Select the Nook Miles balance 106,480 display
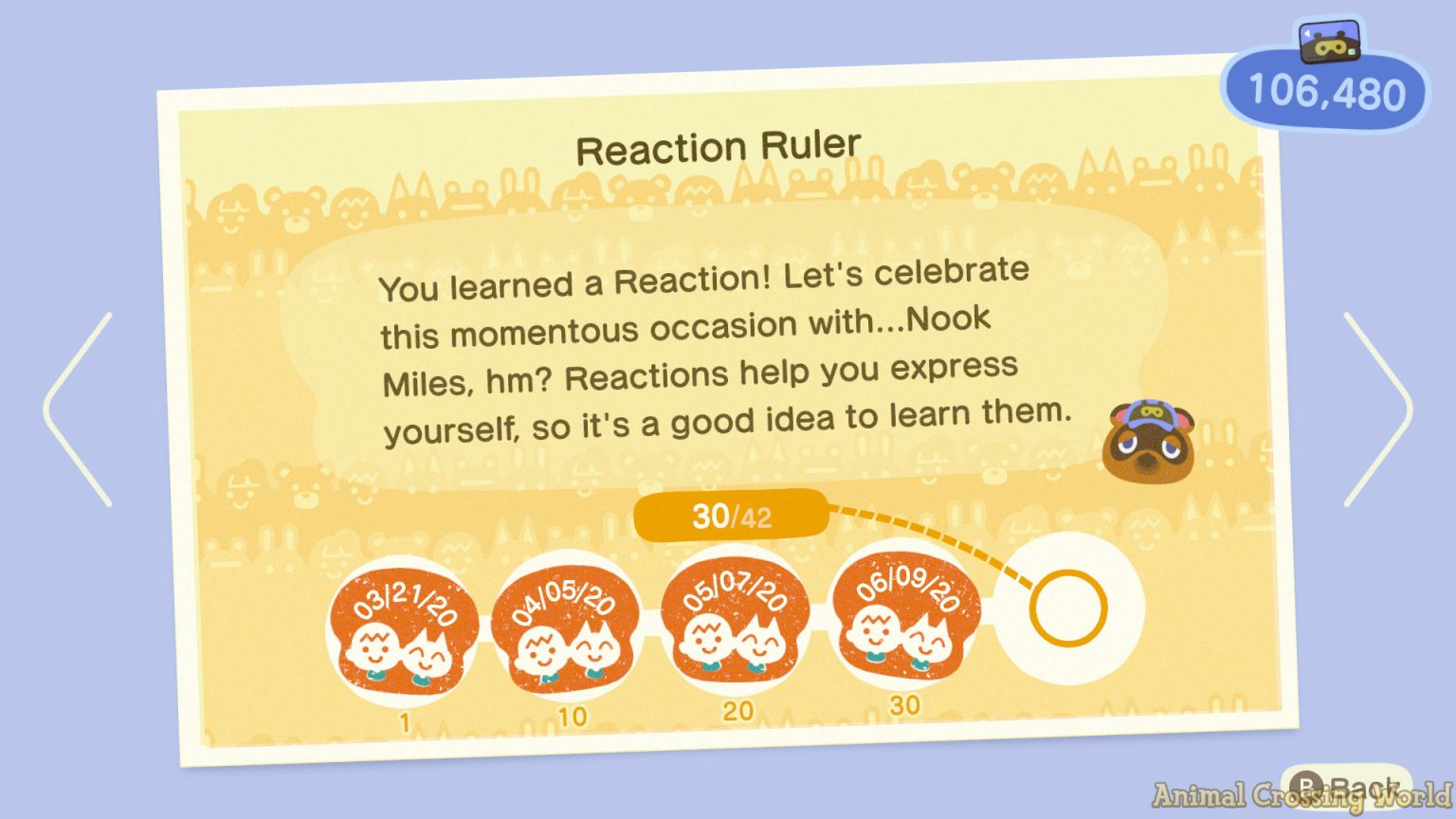 point(1324,92)
